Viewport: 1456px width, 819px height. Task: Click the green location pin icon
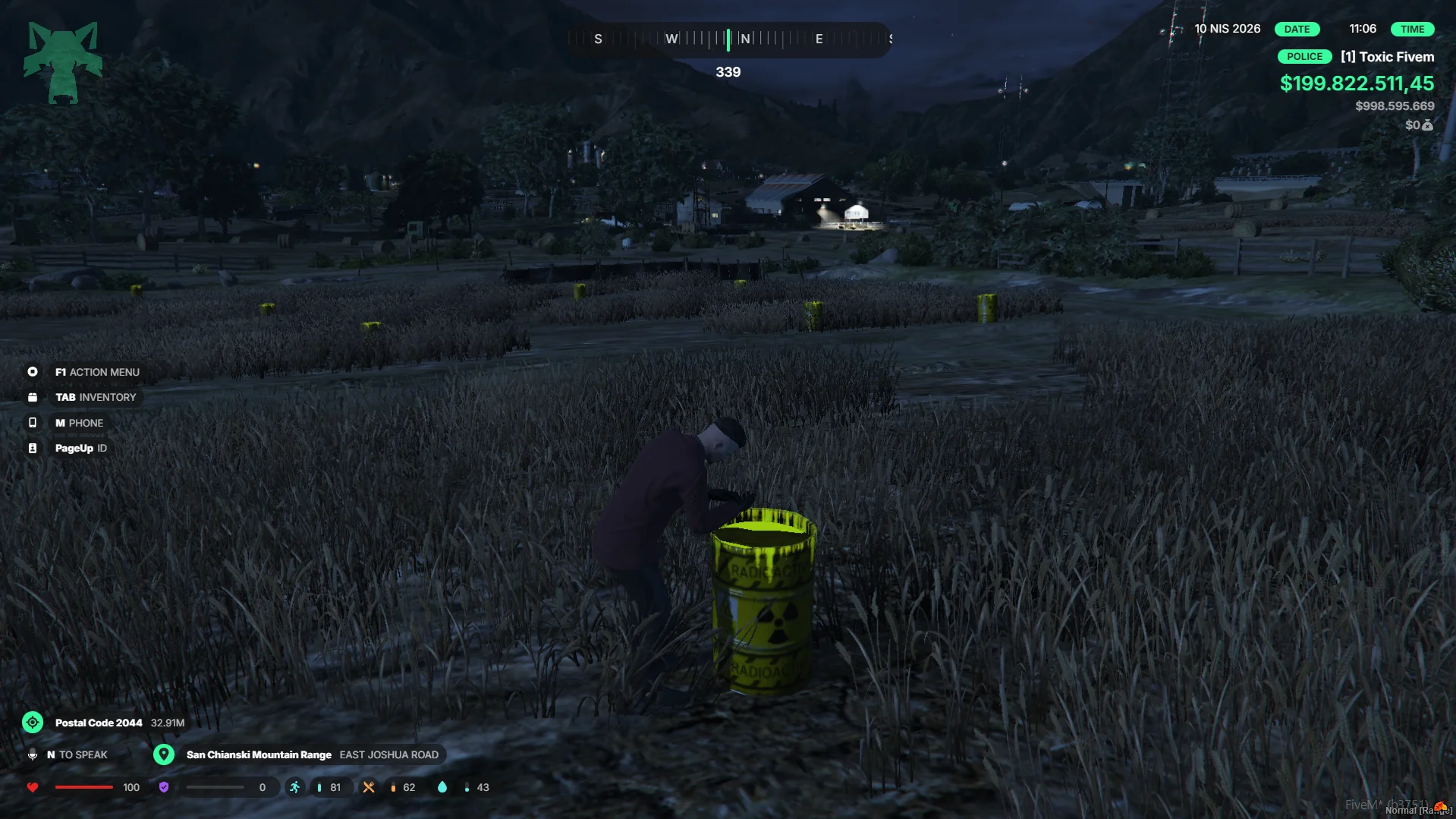pyautogui.click(x=164, y=754)
